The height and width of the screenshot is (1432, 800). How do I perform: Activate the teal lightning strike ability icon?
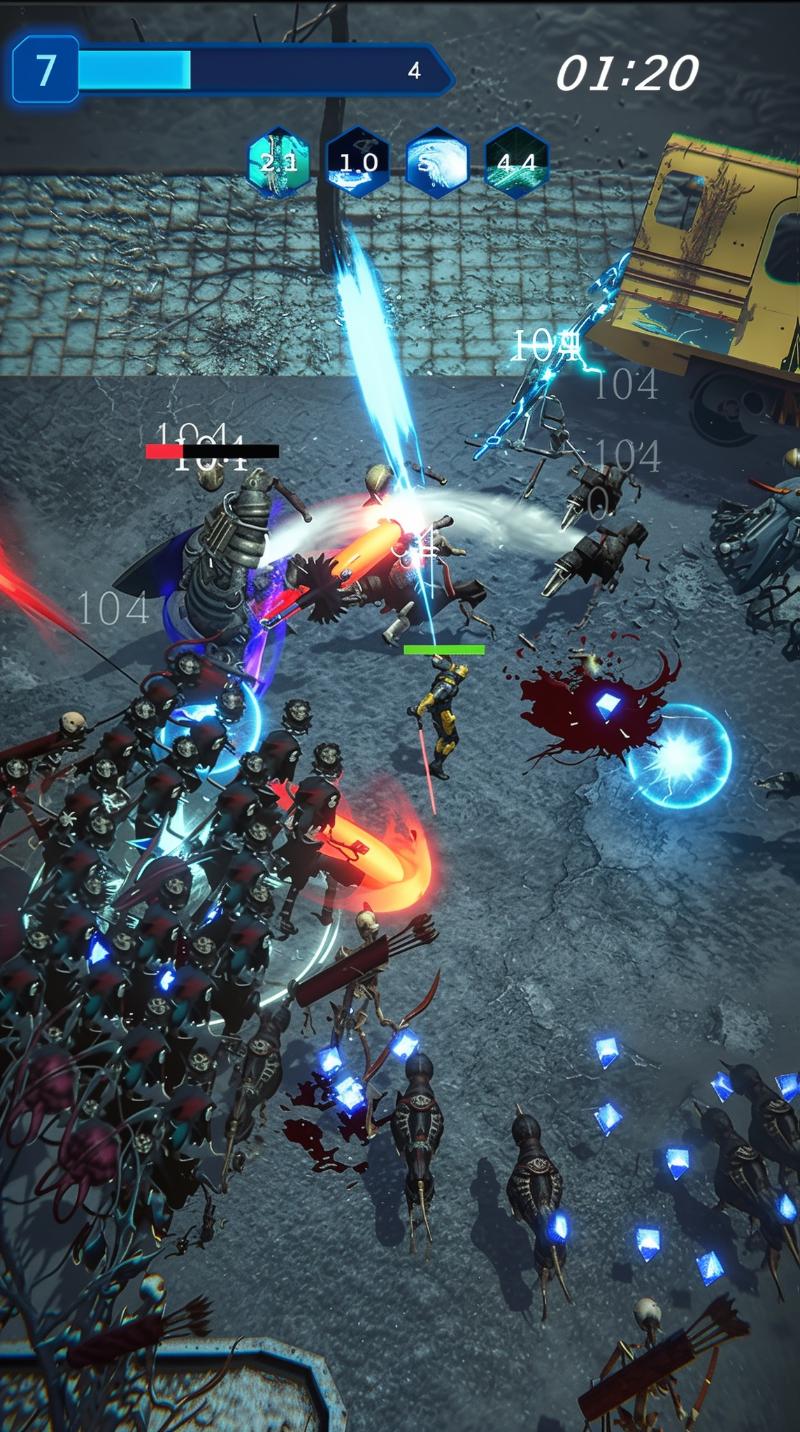click(x=278, y=162)
